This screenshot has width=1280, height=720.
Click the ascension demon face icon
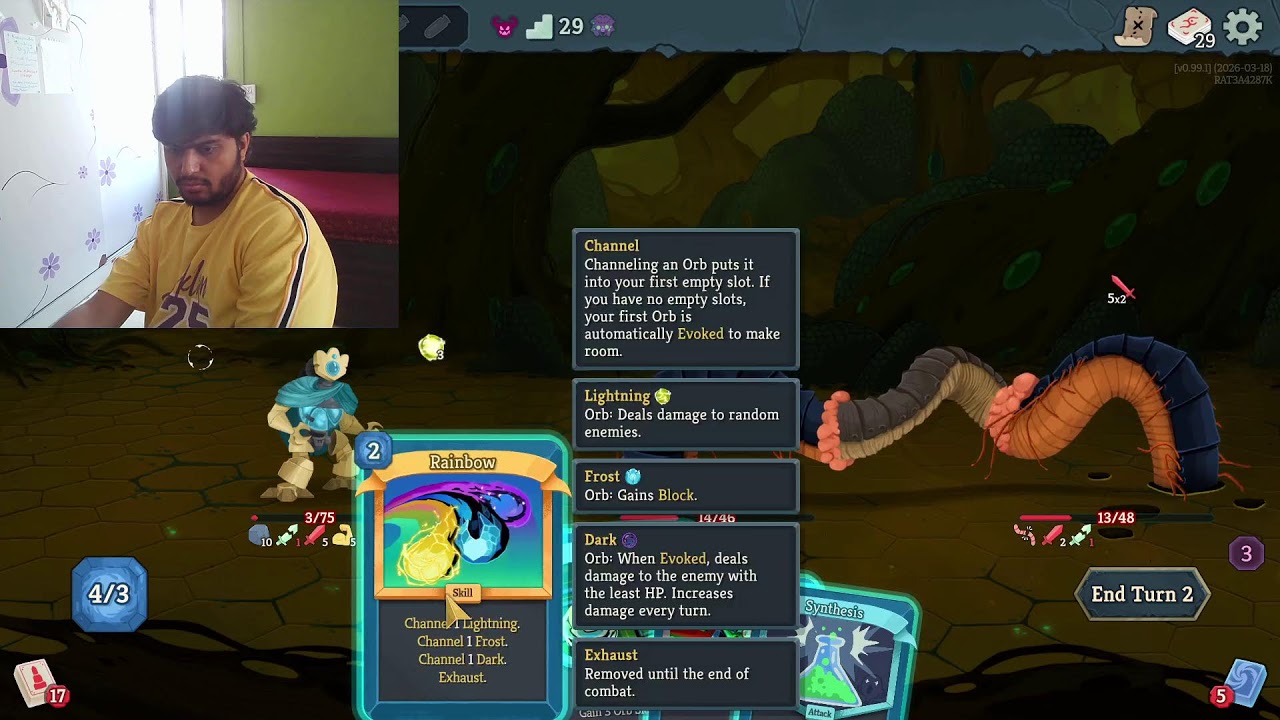[x=505, y=27]
